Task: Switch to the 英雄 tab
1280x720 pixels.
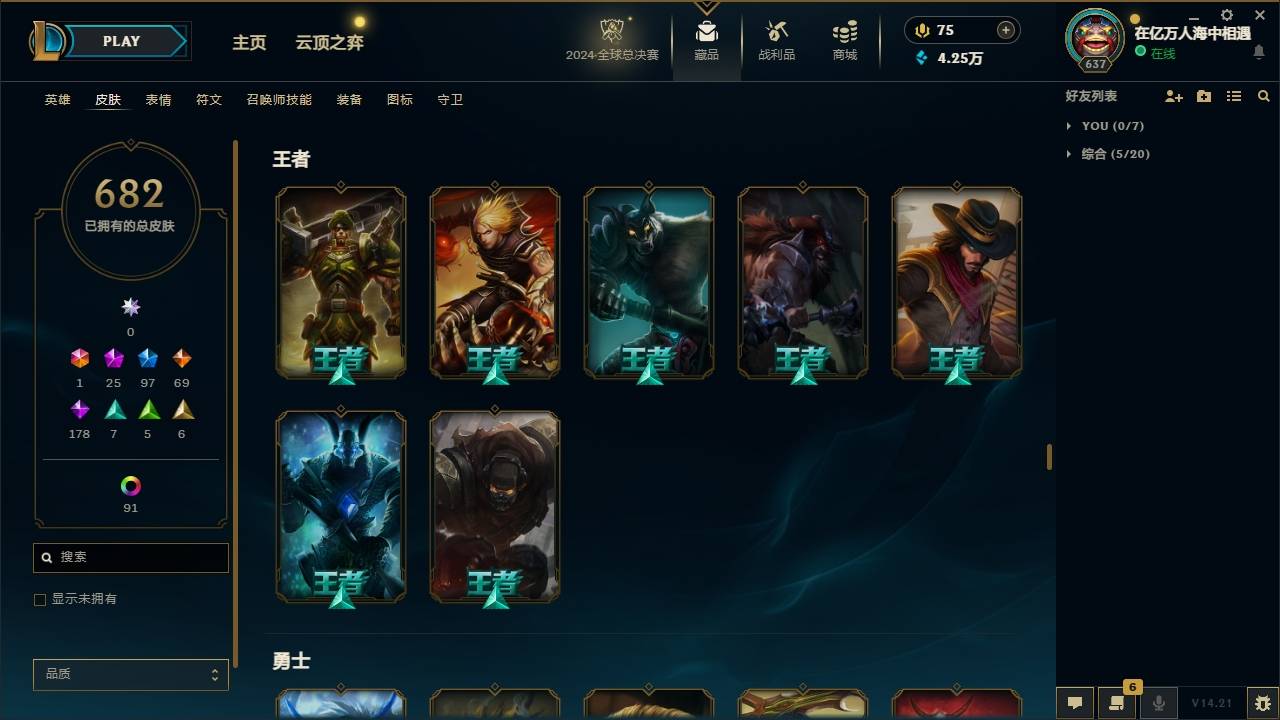Action: (57, 99)
